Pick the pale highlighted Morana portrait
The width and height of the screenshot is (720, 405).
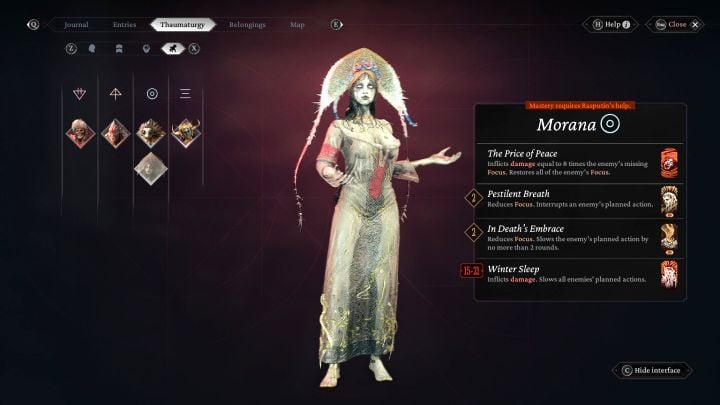point(151,168)
